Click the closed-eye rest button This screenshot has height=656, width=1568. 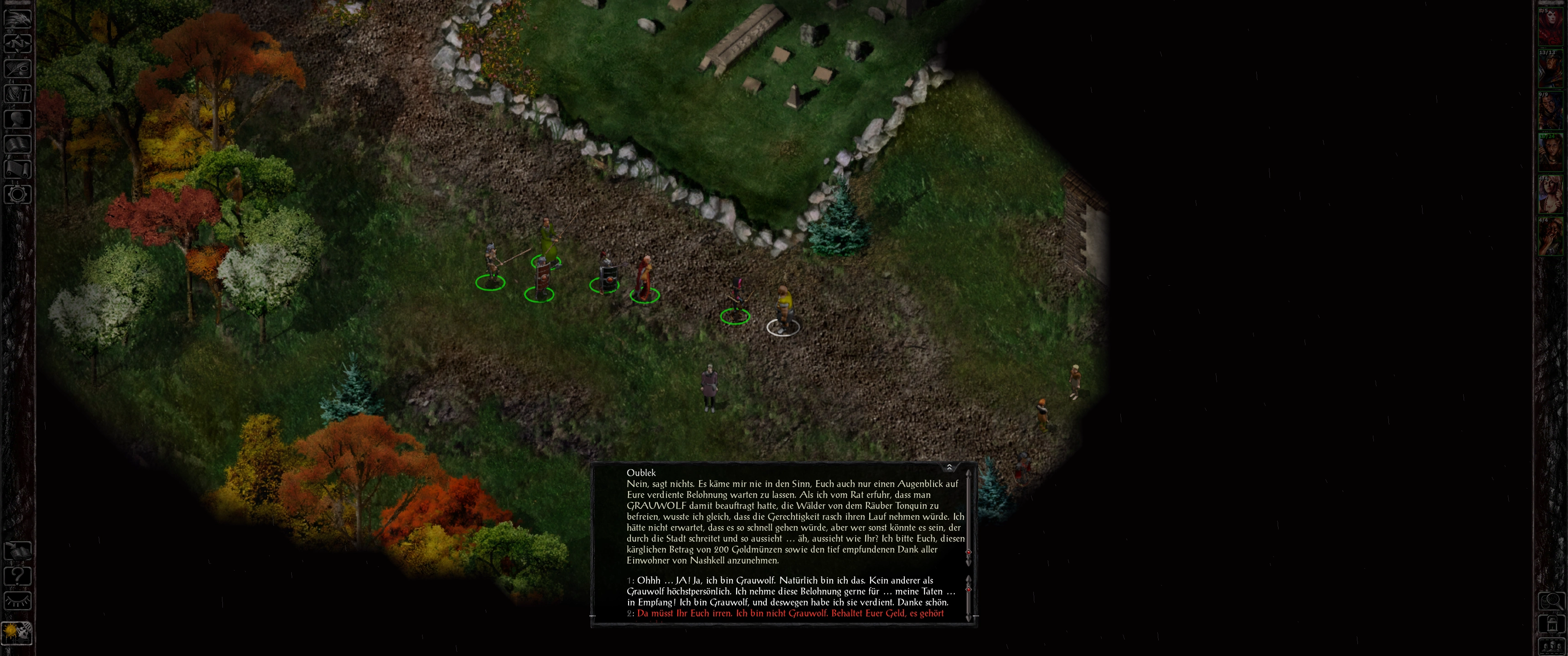18,601
